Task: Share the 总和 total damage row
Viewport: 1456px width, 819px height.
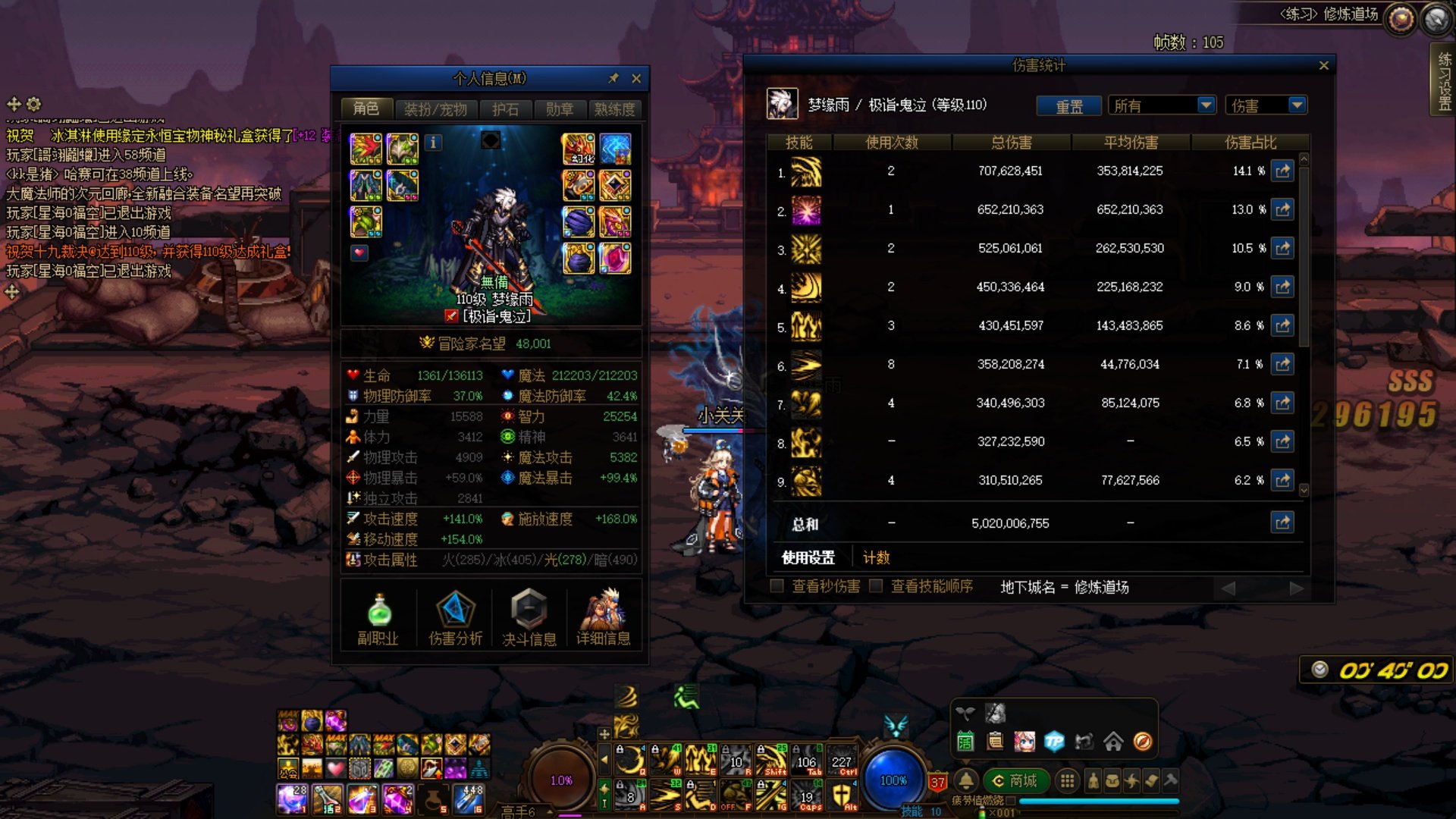Action: tap(1282, 522)
